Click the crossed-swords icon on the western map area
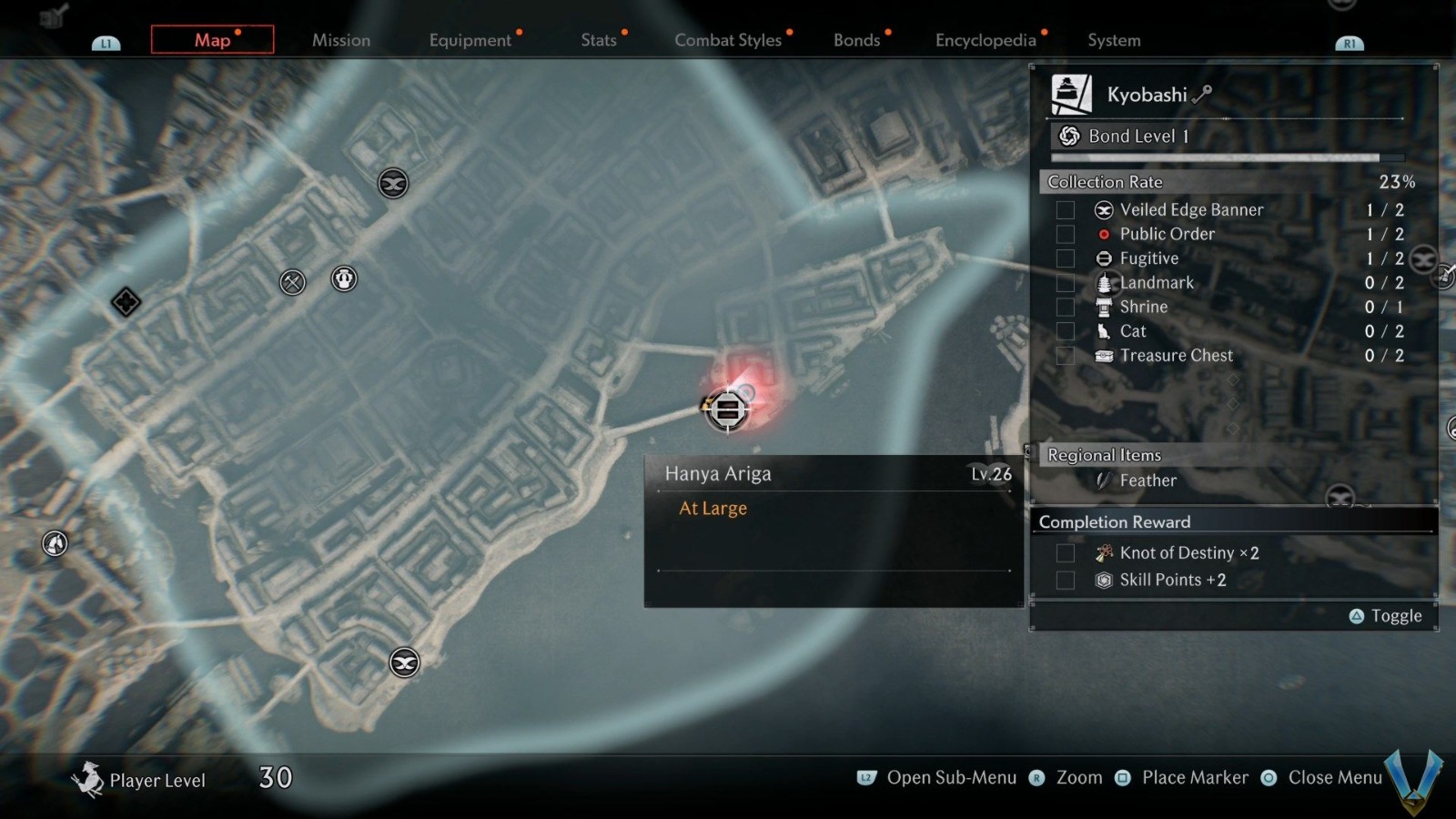The width and height of the screenshot is (1456, 819). (292, 282)
